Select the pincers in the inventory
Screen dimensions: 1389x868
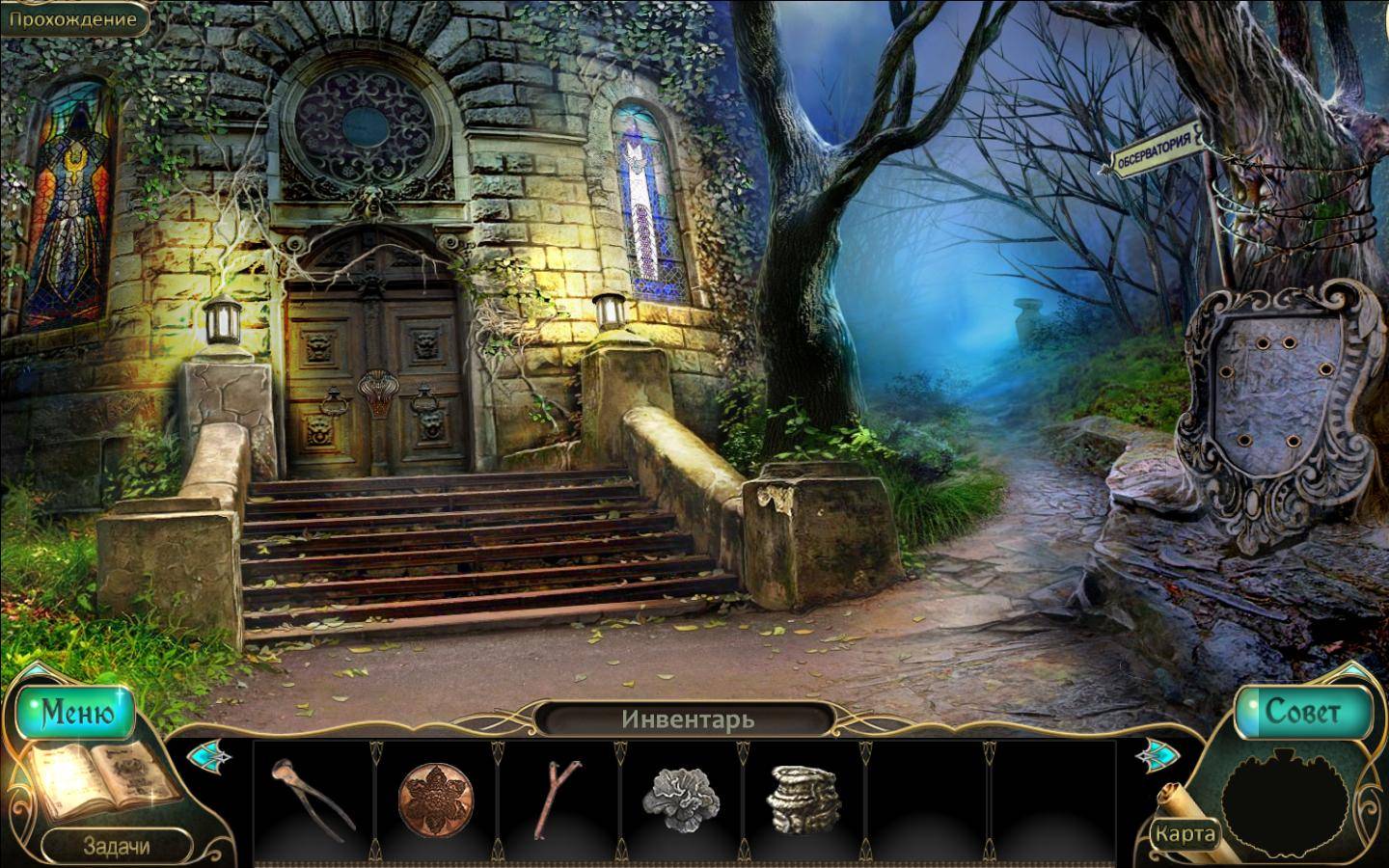pos(313,797)
